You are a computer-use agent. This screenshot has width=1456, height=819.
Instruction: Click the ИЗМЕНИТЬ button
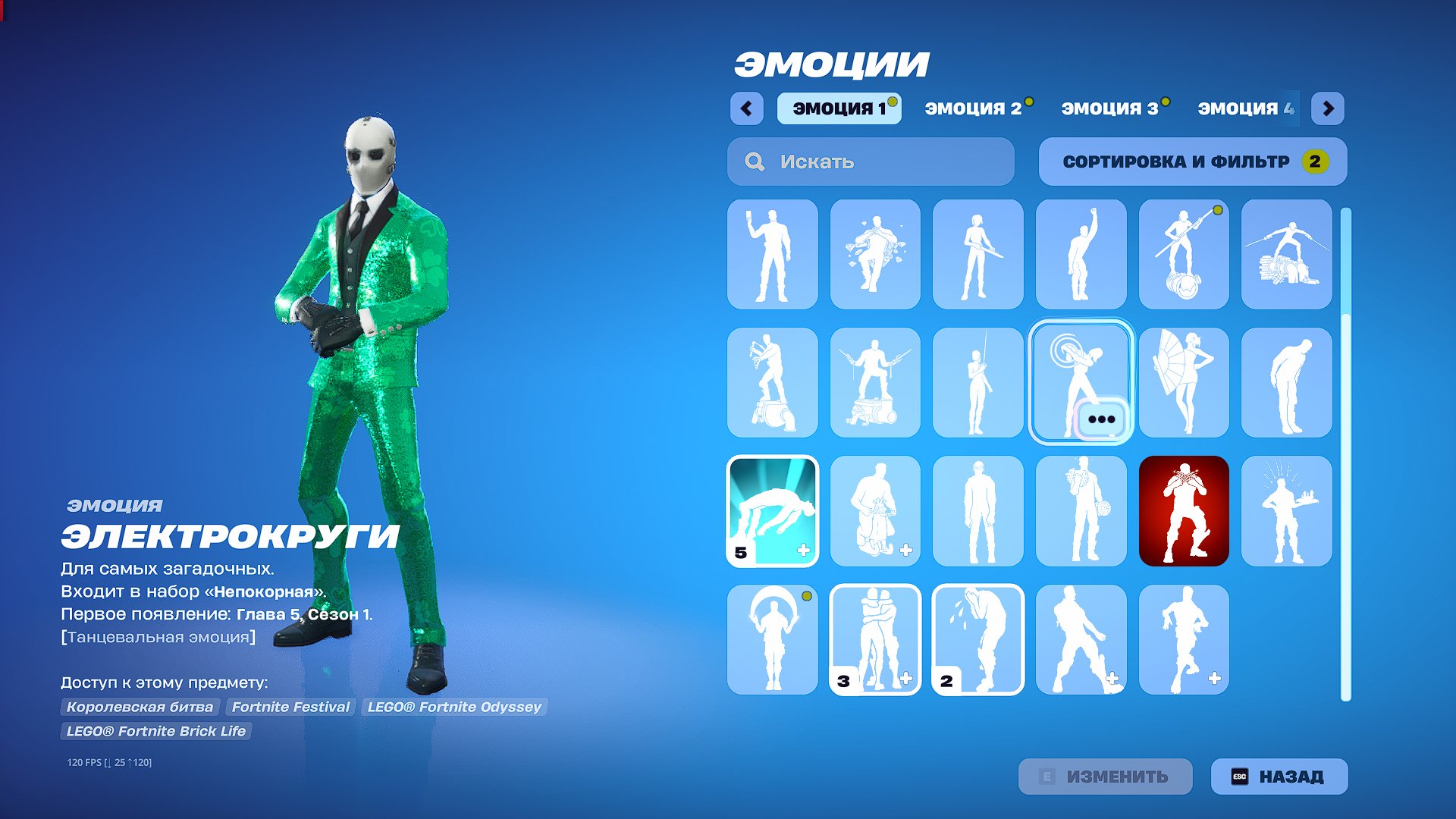pos(1105,777)
